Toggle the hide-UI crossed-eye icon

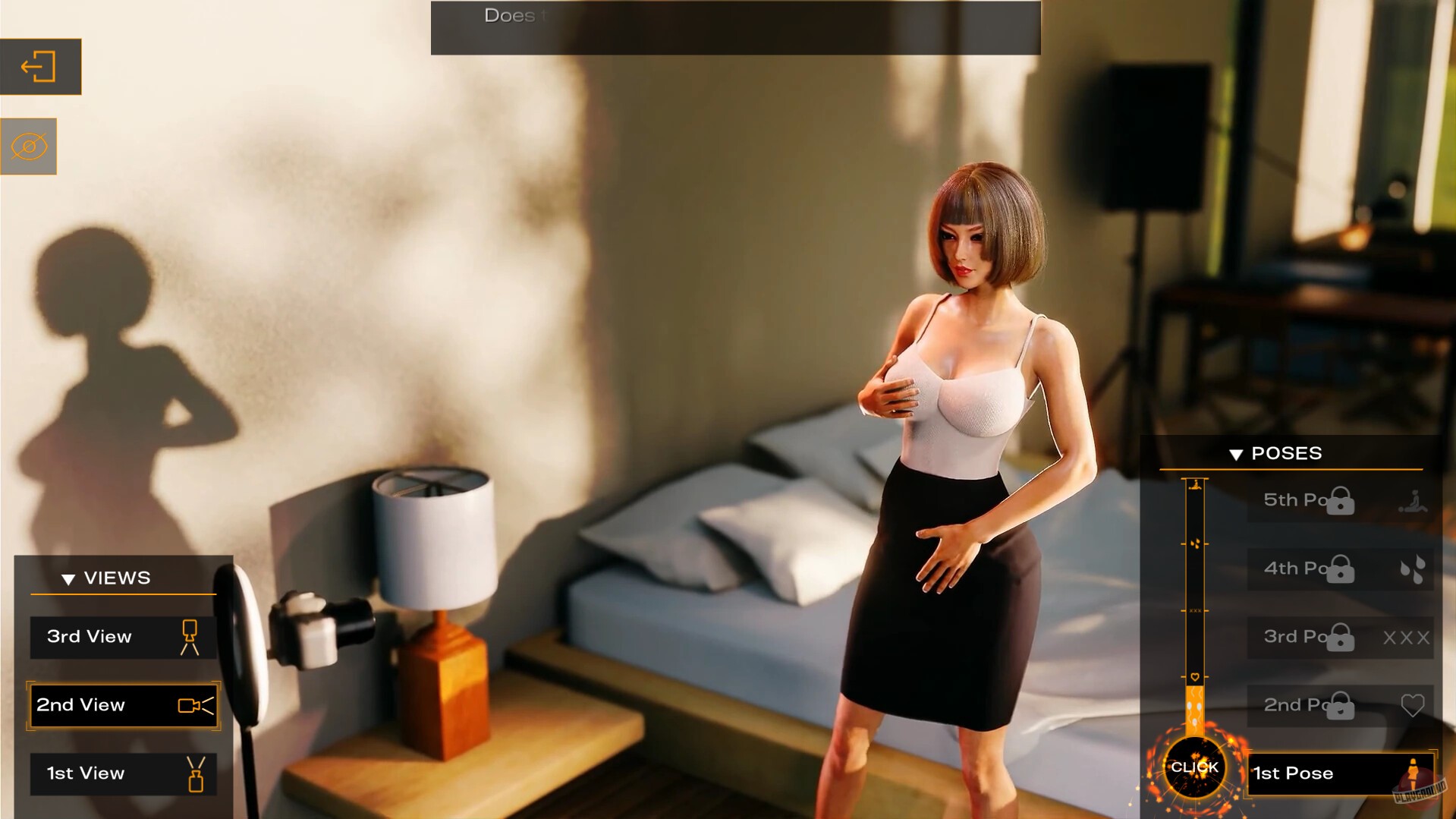(29, 146)
